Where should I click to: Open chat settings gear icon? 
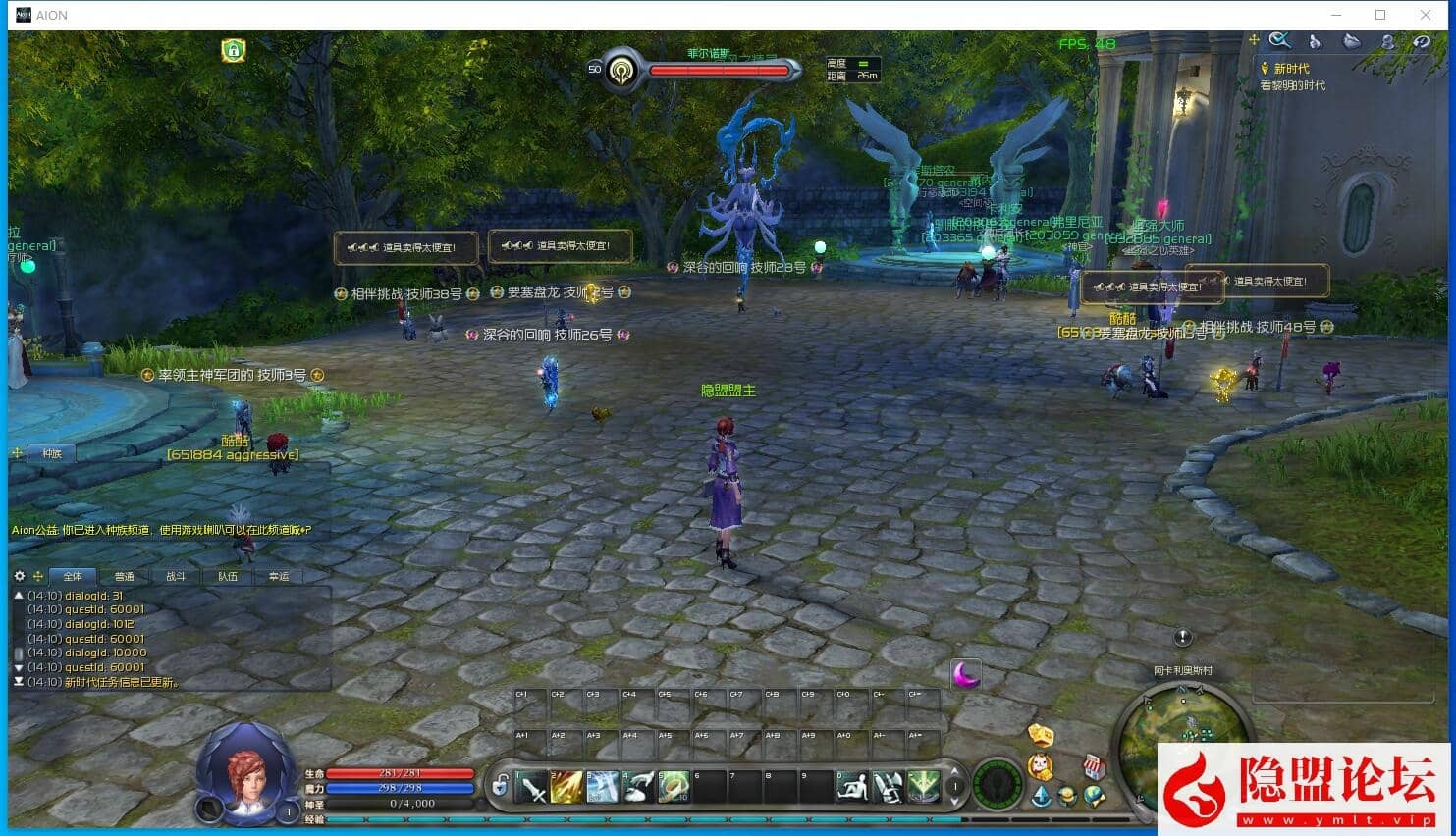click(19, 576)
